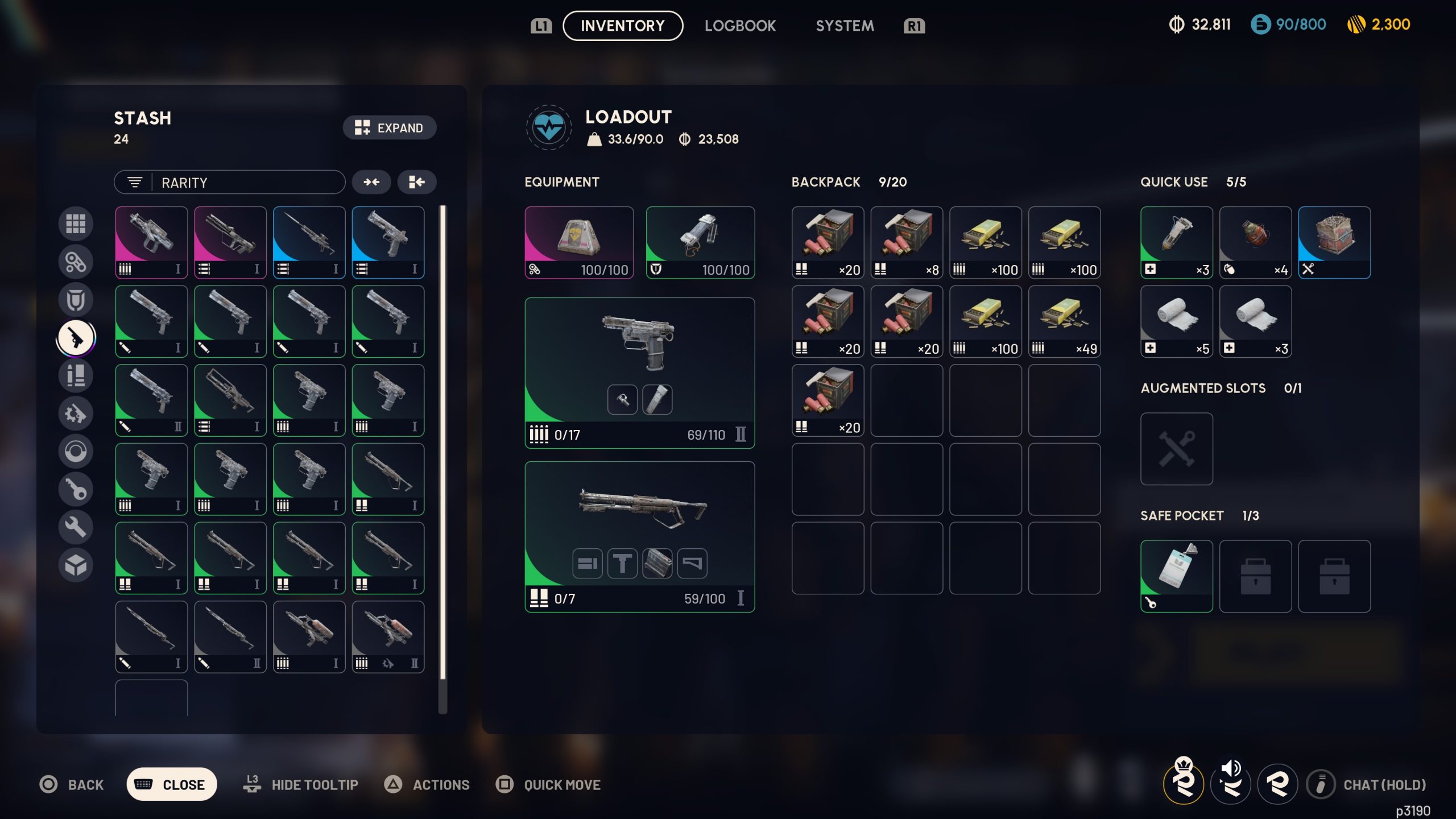This screenshot has height=819, width=1456.
Task: Select the pink augment equipment slot
Action: (579, 242)
